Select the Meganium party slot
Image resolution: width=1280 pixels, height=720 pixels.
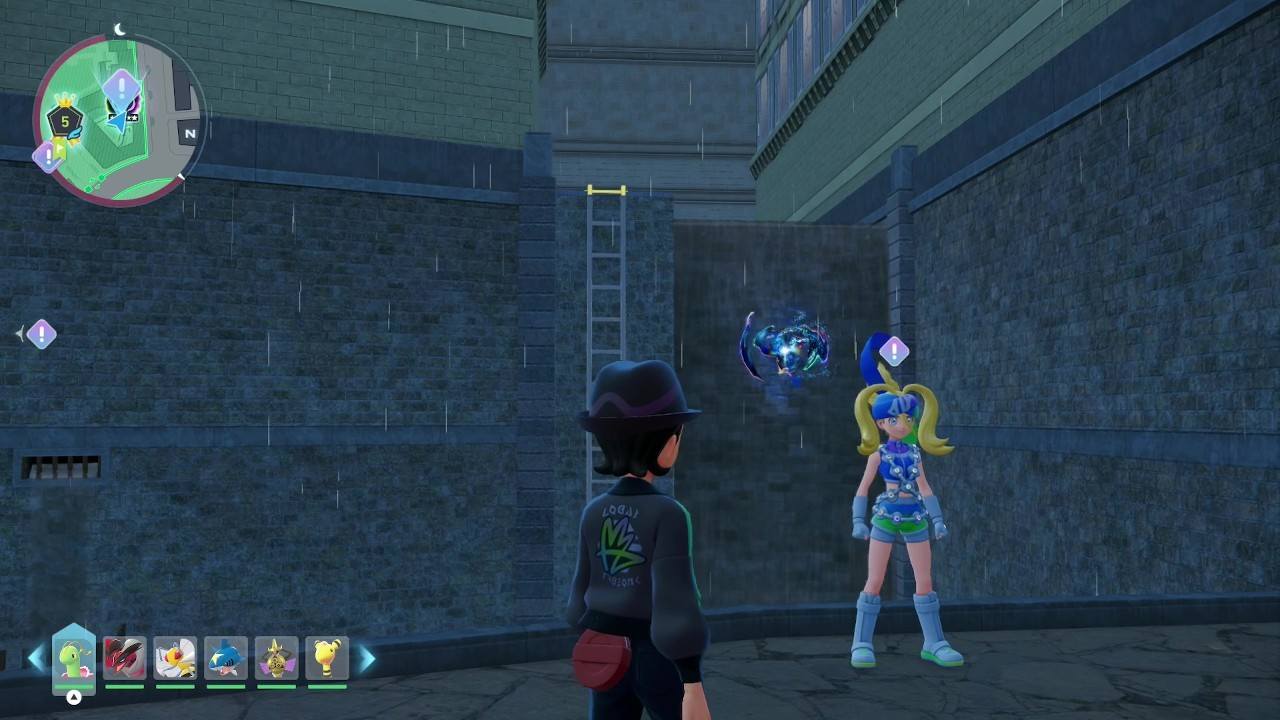(74, 659)
